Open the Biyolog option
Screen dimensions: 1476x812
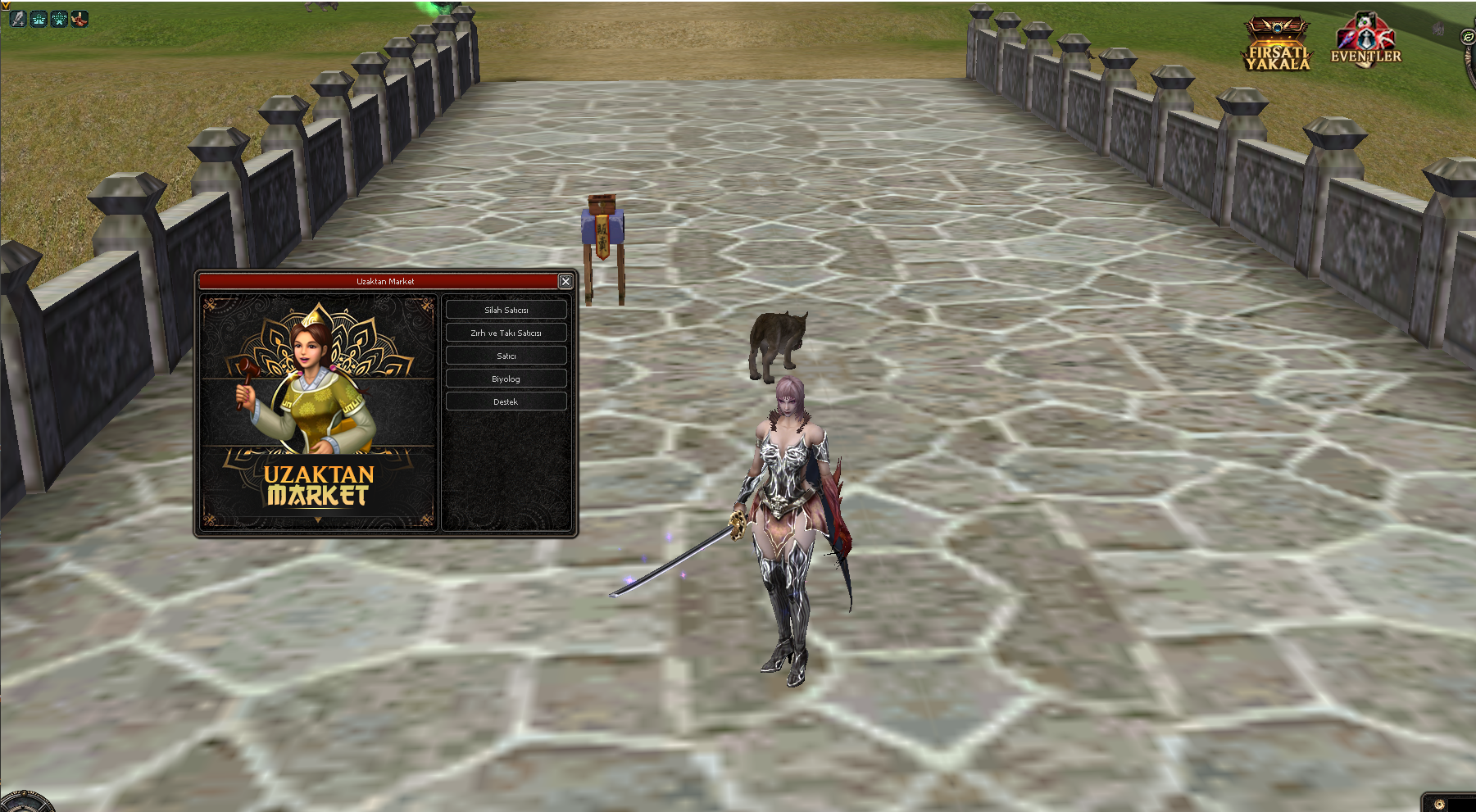coord(506,379)
